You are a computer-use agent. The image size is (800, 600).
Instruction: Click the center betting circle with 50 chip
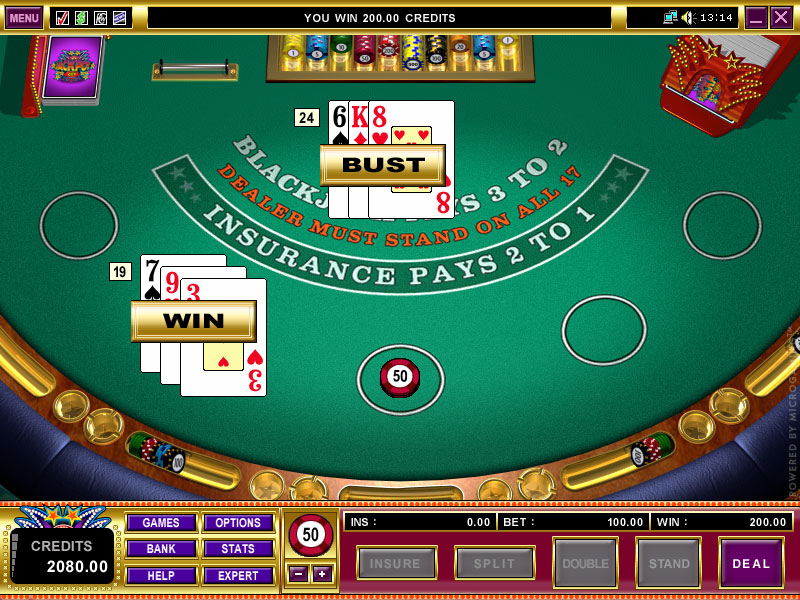pos(400,378)
